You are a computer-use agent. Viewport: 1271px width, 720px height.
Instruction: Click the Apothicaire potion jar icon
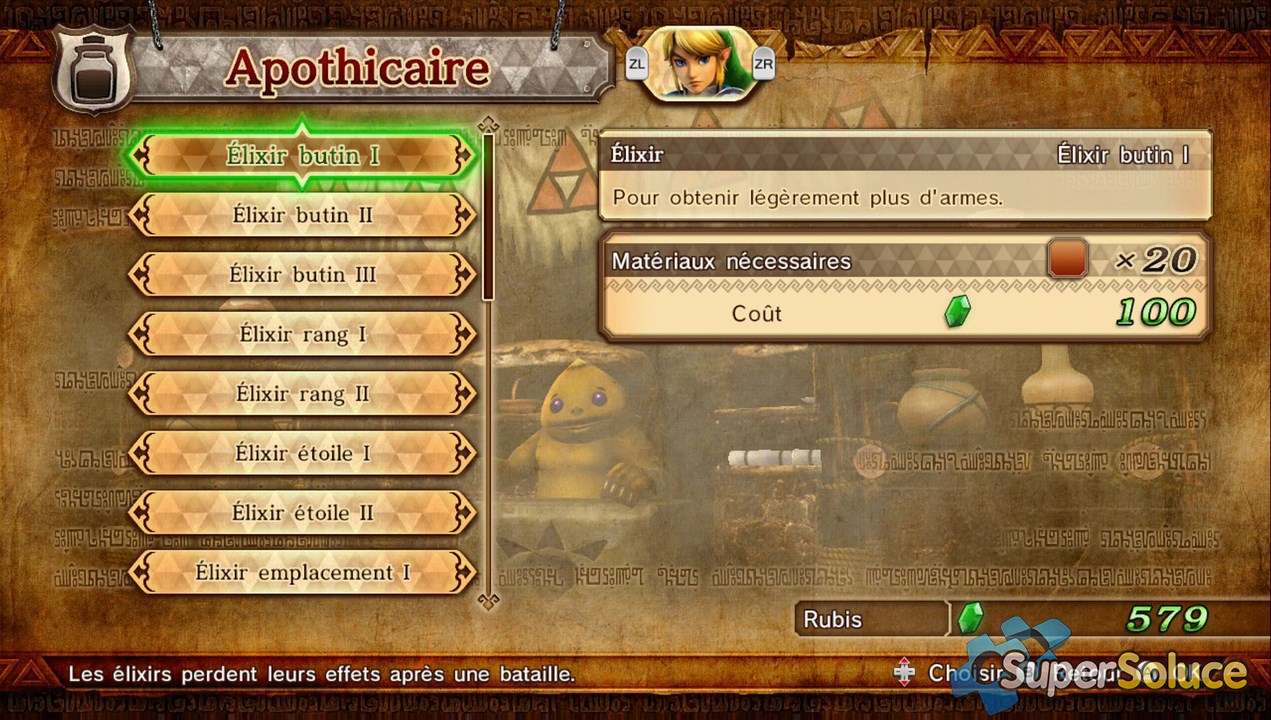pos(92,70)
